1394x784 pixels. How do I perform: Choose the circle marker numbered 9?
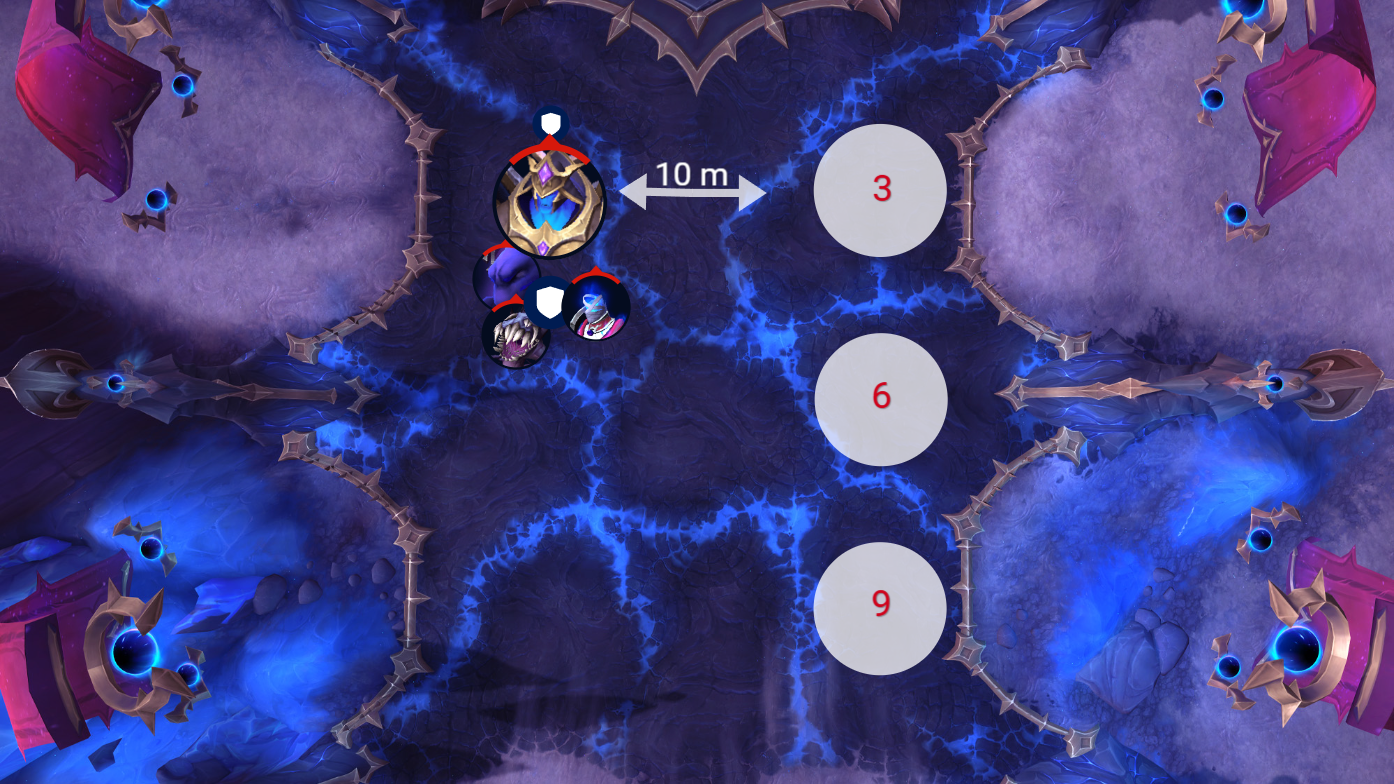point(880,606)
